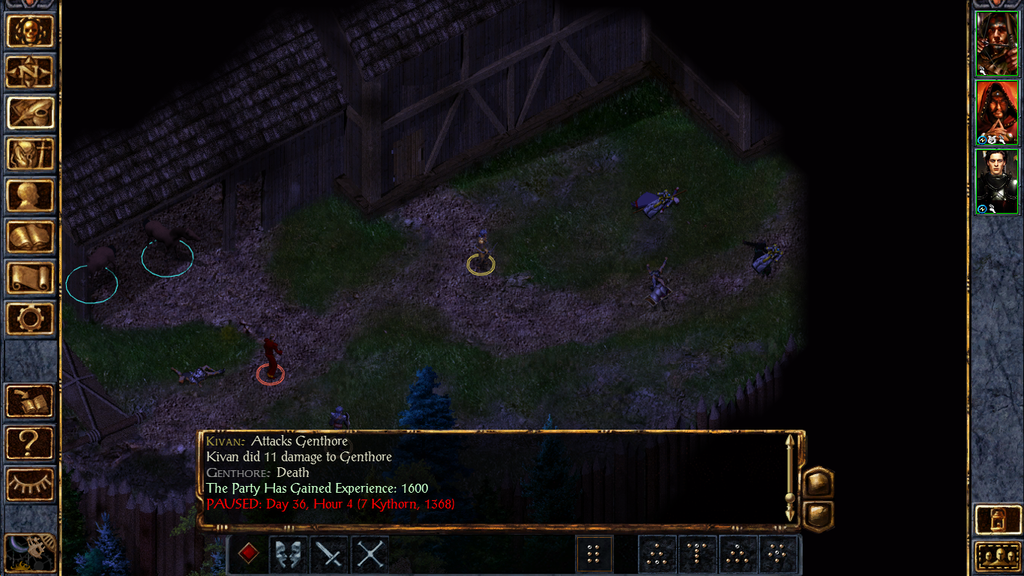Open the options gear menu
Image resolution: width=1024 pixels, height=576 pixels.
(30, 318)
